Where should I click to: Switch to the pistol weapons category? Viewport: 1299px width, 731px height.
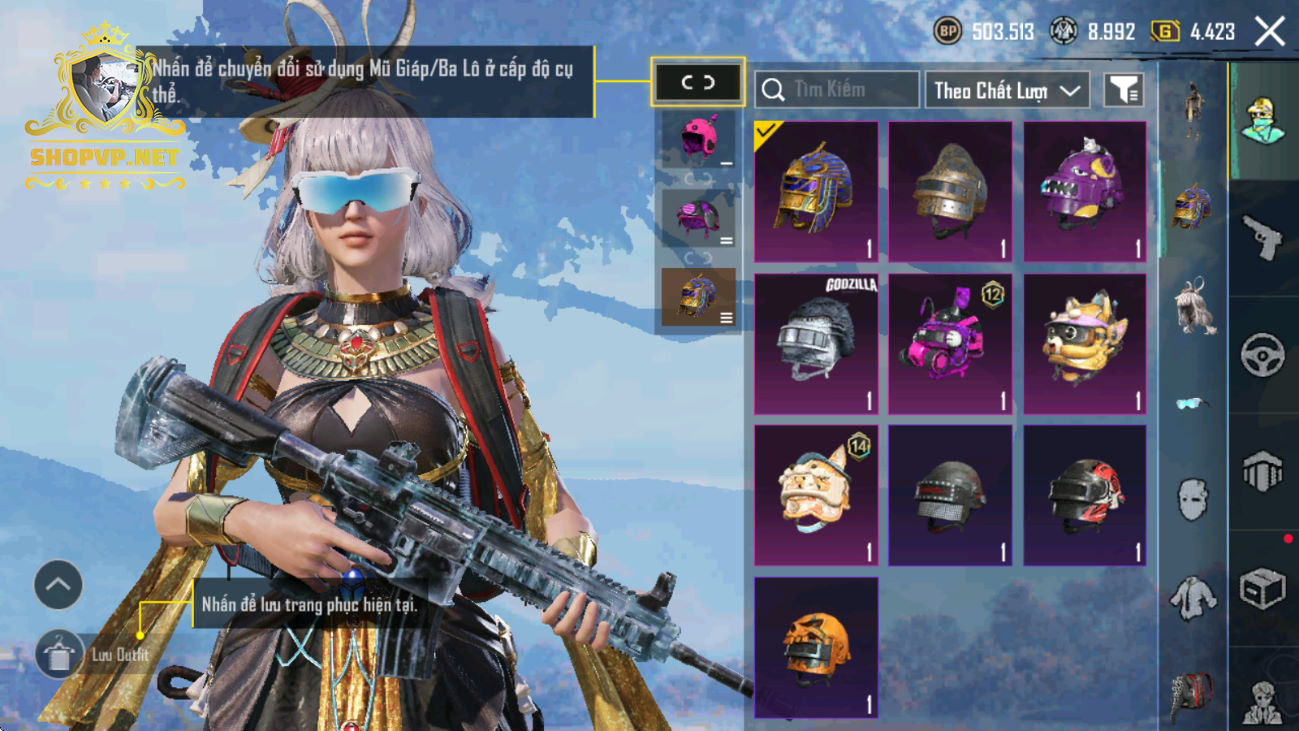pyautogui.click(x=1263, y=237)
